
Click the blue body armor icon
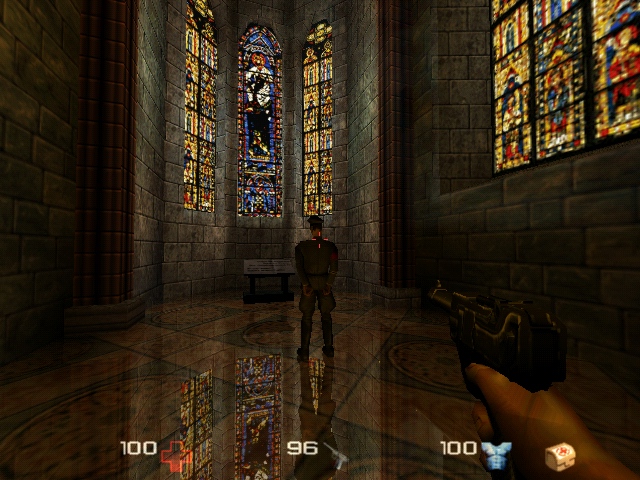point(495,455)
